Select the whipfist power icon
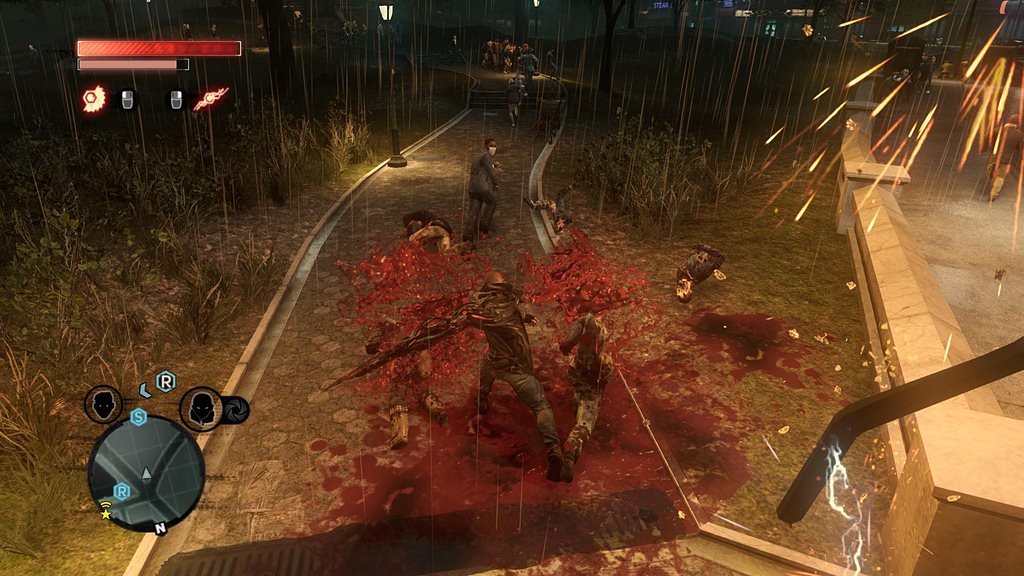The width and height of the screenshot is (1024, 576). 211,98
